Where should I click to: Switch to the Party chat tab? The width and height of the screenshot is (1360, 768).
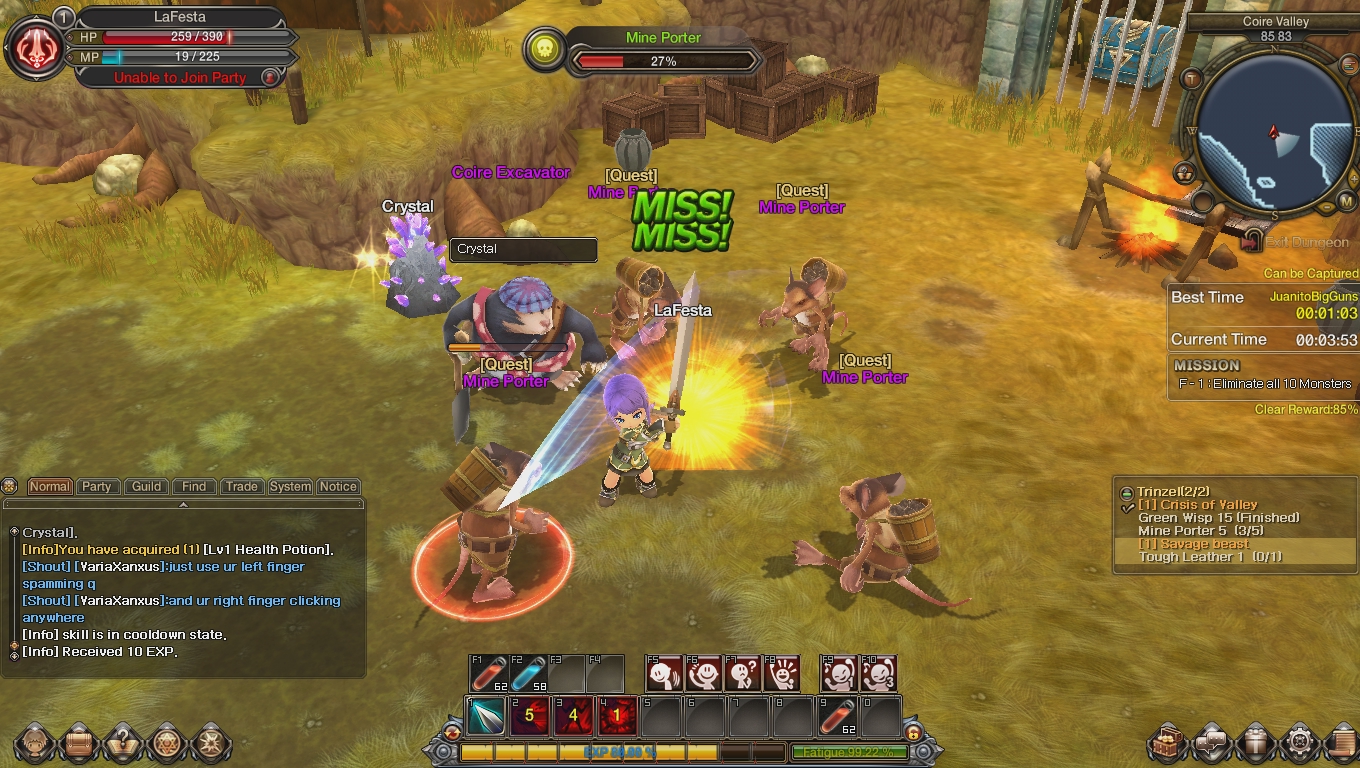(96, 487)
